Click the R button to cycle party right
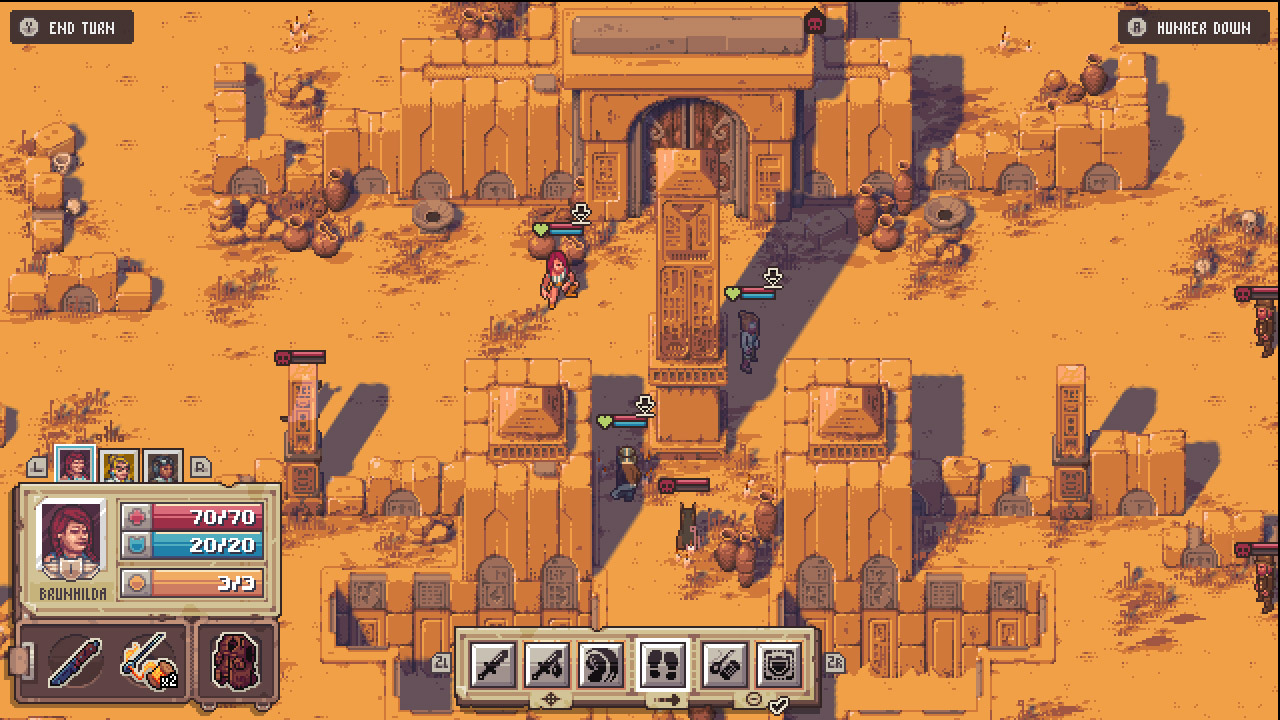Screen dimensions: 1280x720 [x=198, y=465]
